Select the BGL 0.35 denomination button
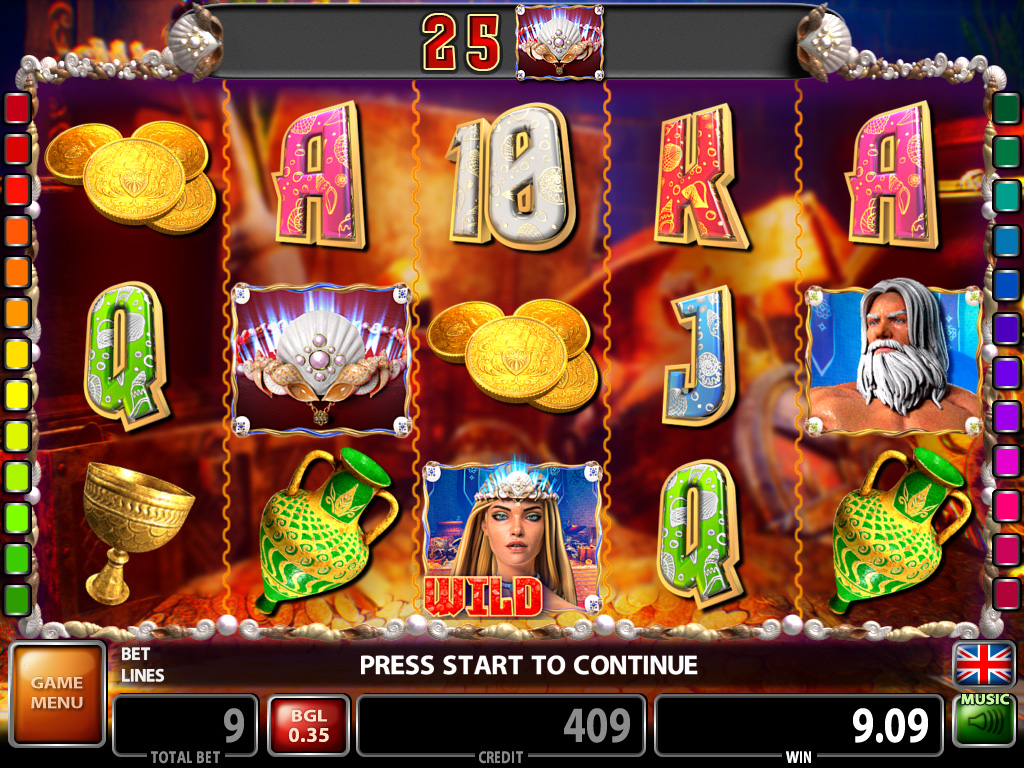 308,725
